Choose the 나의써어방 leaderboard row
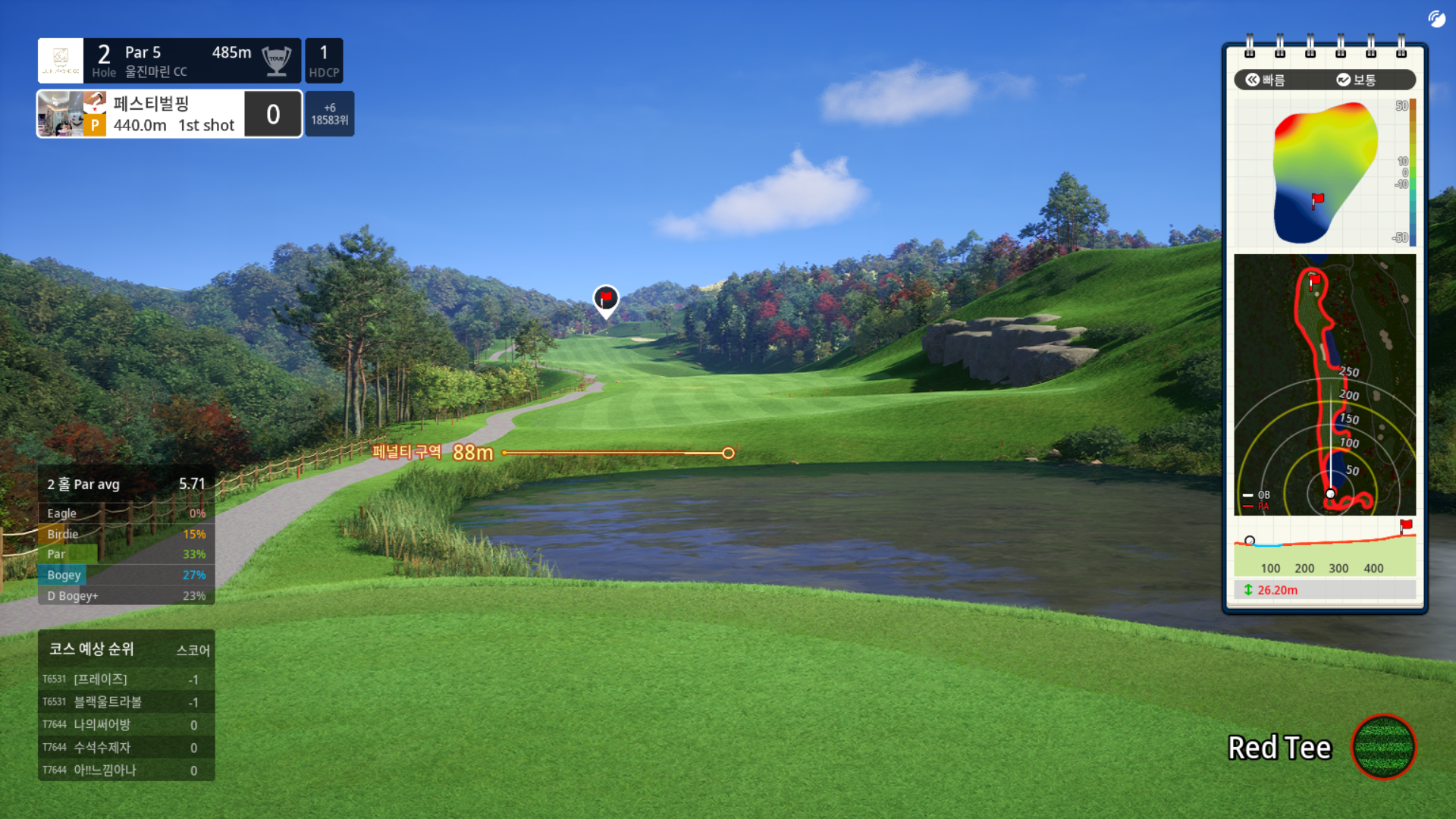Viewport: 1456px width, 819px height. click(x=126, y=725)
